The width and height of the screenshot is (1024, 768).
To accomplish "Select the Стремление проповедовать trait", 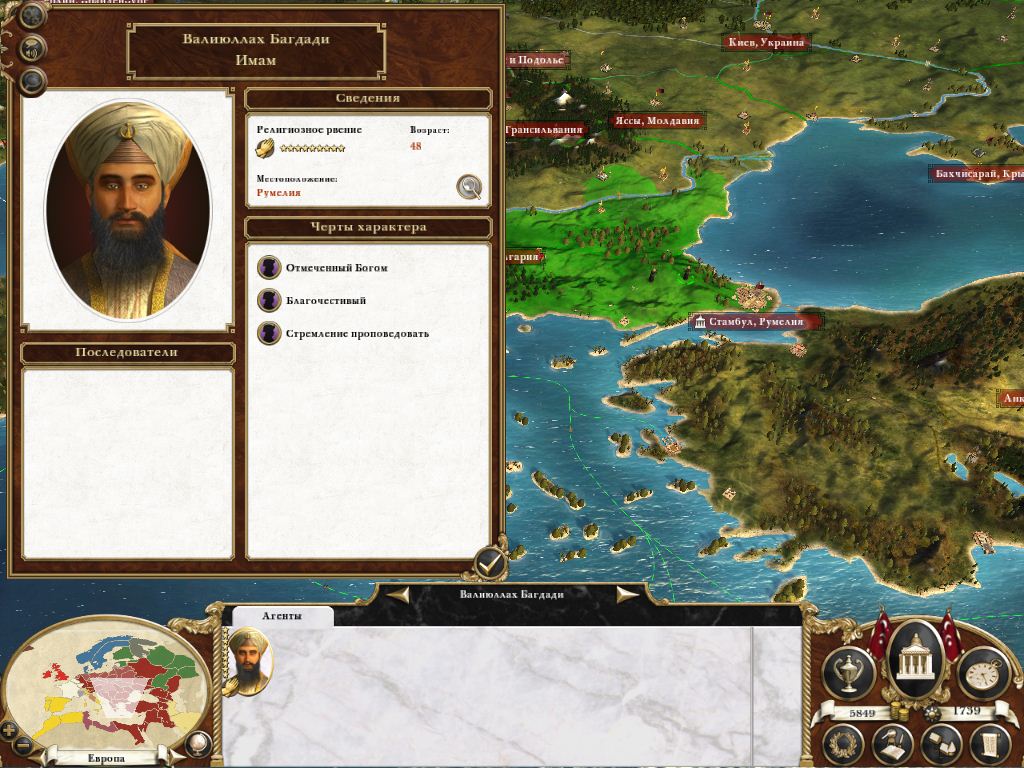I will point(357,333).
